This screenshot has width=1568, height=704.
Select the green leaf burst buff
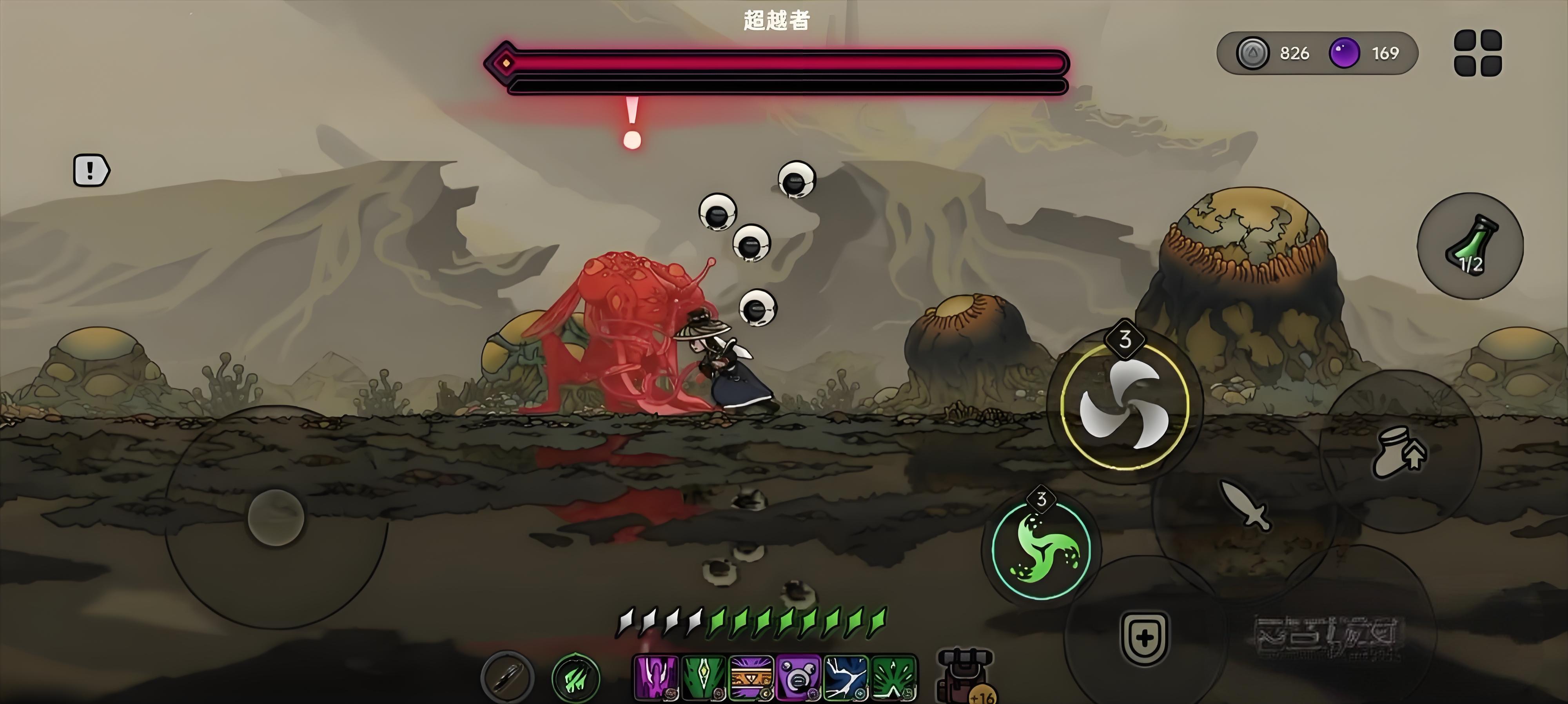click(x=893, y=677)
